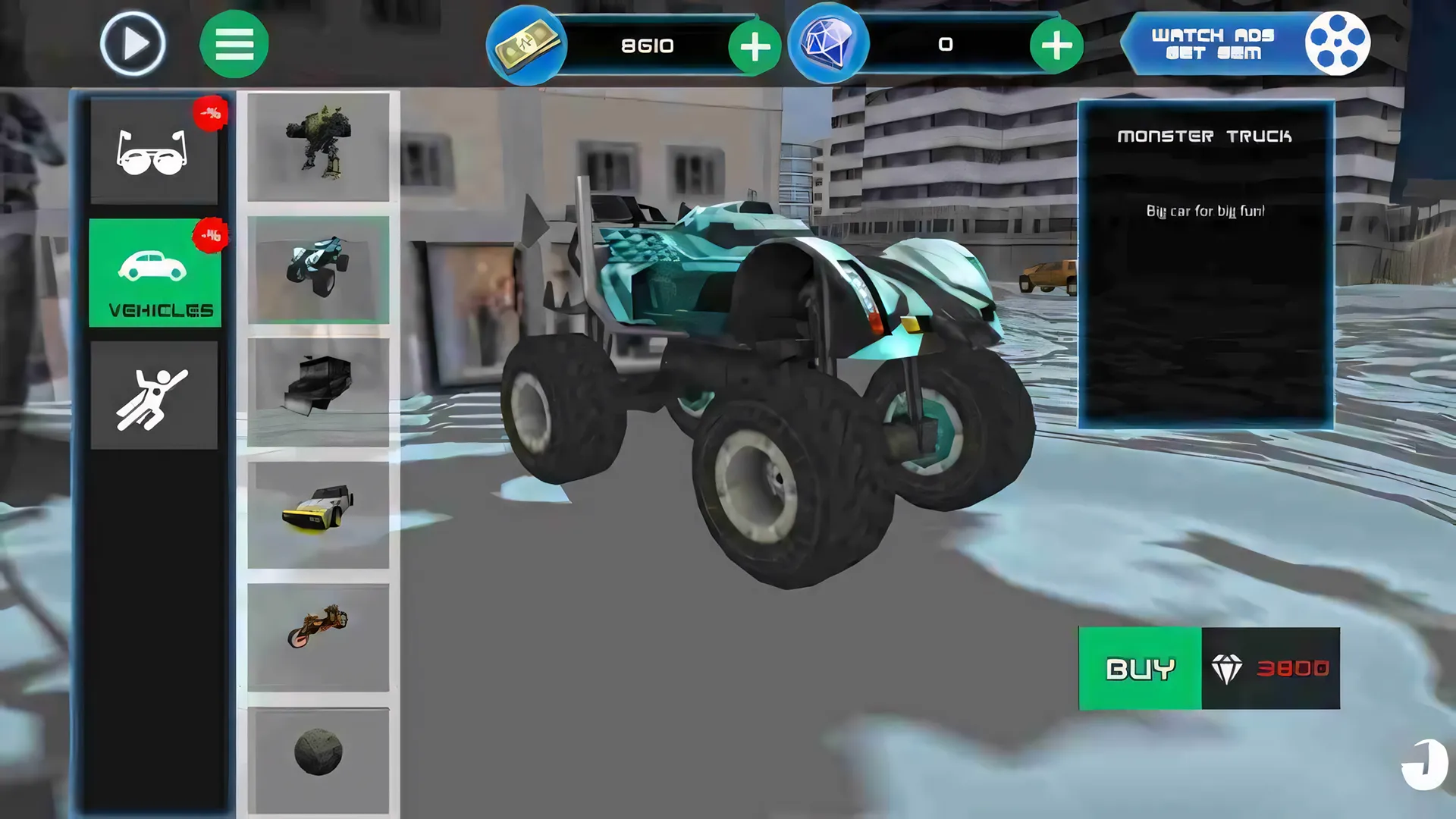The height and width of the screenshot is (819, 1456).
Task: Select the robot mech vehicle thumbnail
Action: (319, 148)
